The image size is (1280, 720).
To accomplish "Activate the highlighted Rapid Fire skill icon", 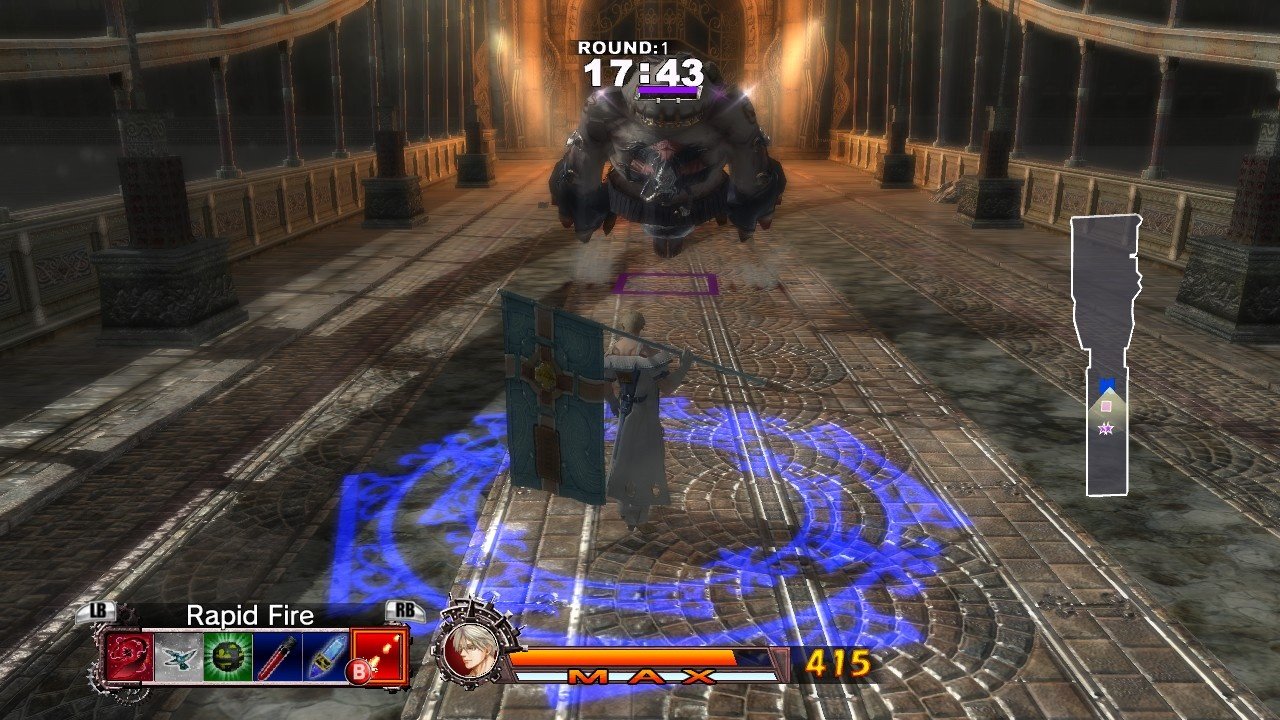I will 380,655.
